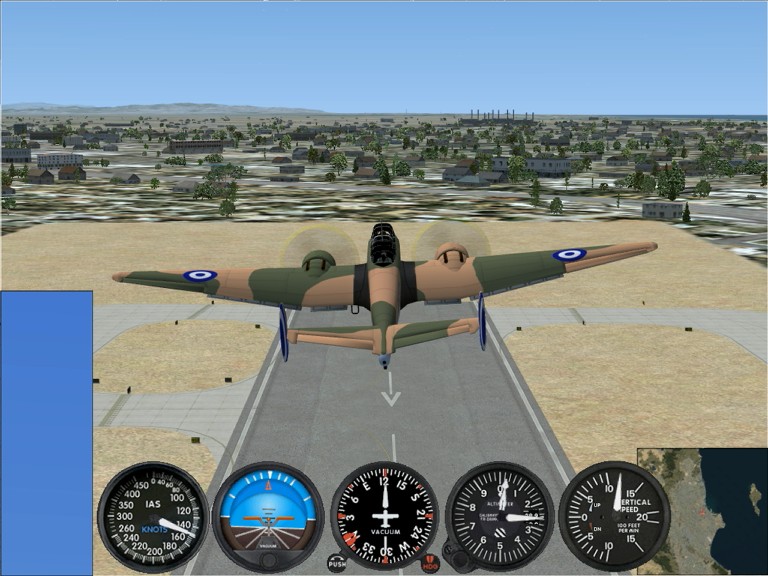The width and height of the screenshot is (768, 576).
Task: Select the airspeed indicator gauge
Action: (153, 516)
